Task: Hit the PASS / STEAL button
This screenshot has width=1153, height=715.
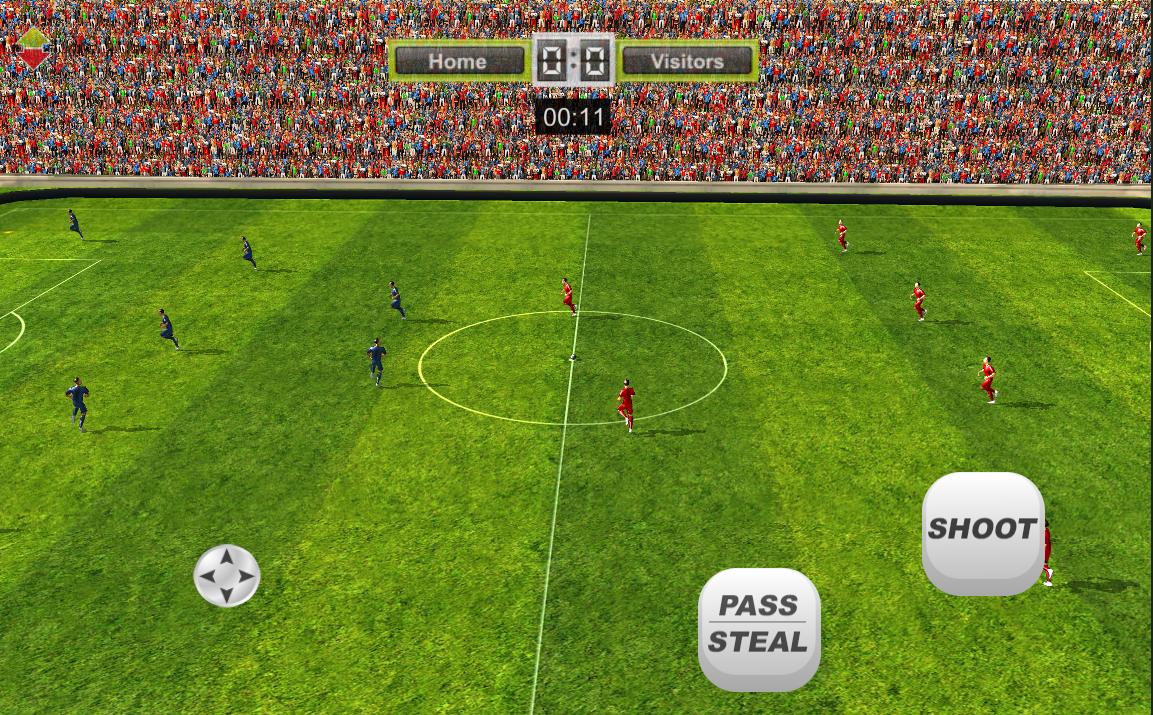Action: (x=758, y=627)
